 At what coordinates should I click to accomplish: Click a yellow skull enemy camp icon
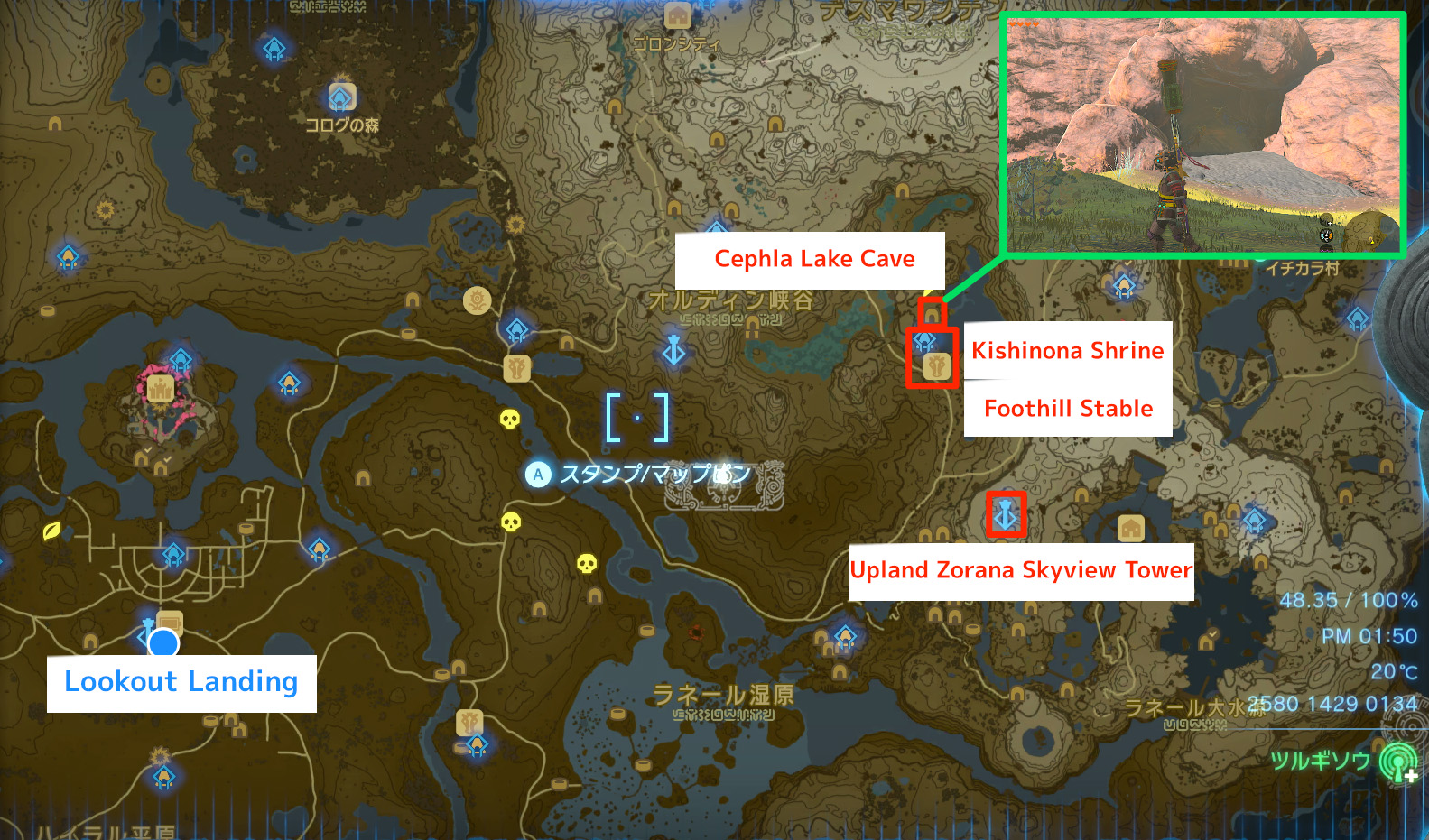pyautogui.click(x=510, y=420)
